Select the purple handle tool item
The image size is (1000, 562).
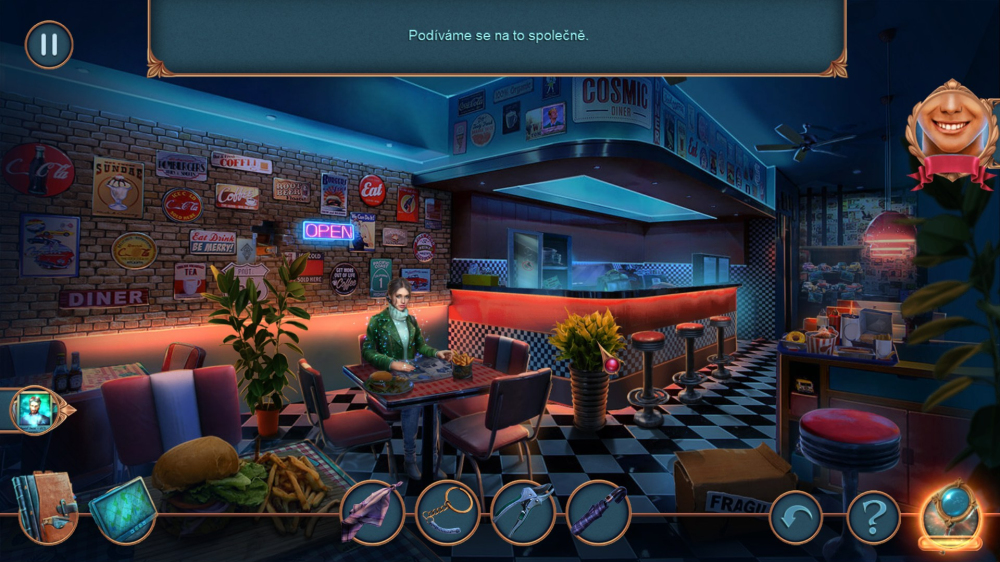(598, 512)
